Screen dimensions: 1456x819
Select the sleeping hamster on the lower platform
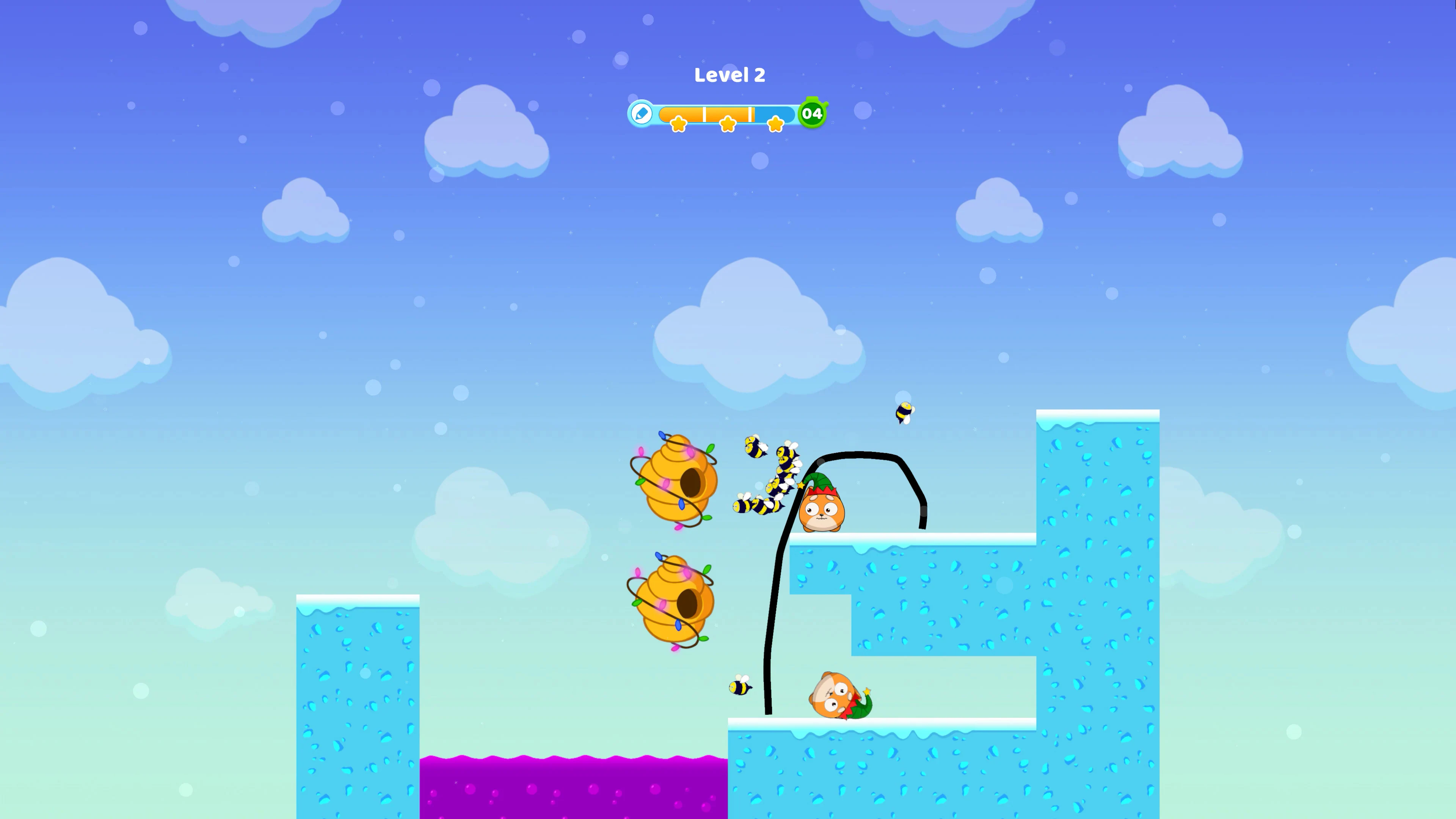(838, 694)
